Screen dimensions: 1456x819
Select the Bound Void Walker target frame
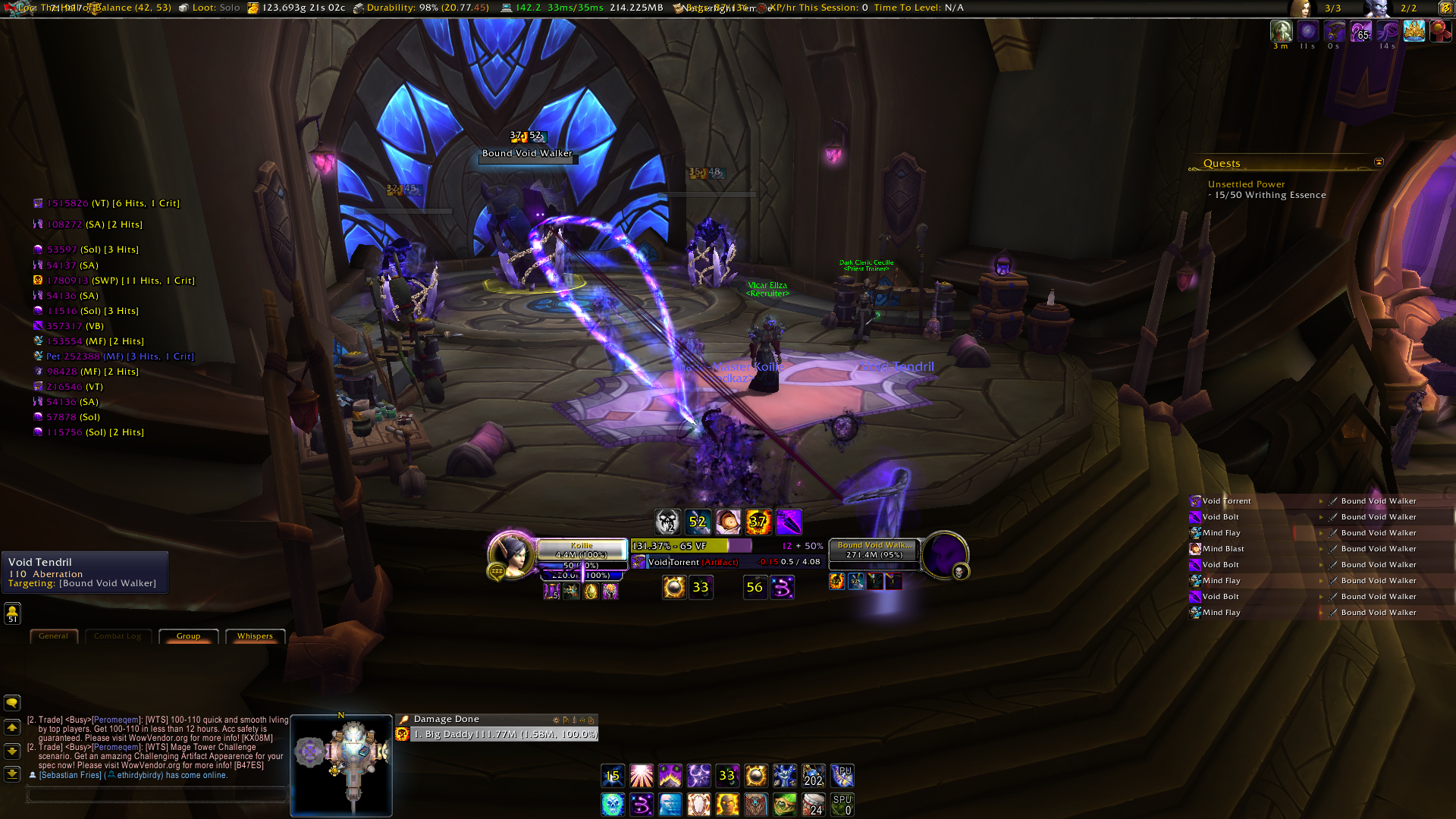click(874, 550)
